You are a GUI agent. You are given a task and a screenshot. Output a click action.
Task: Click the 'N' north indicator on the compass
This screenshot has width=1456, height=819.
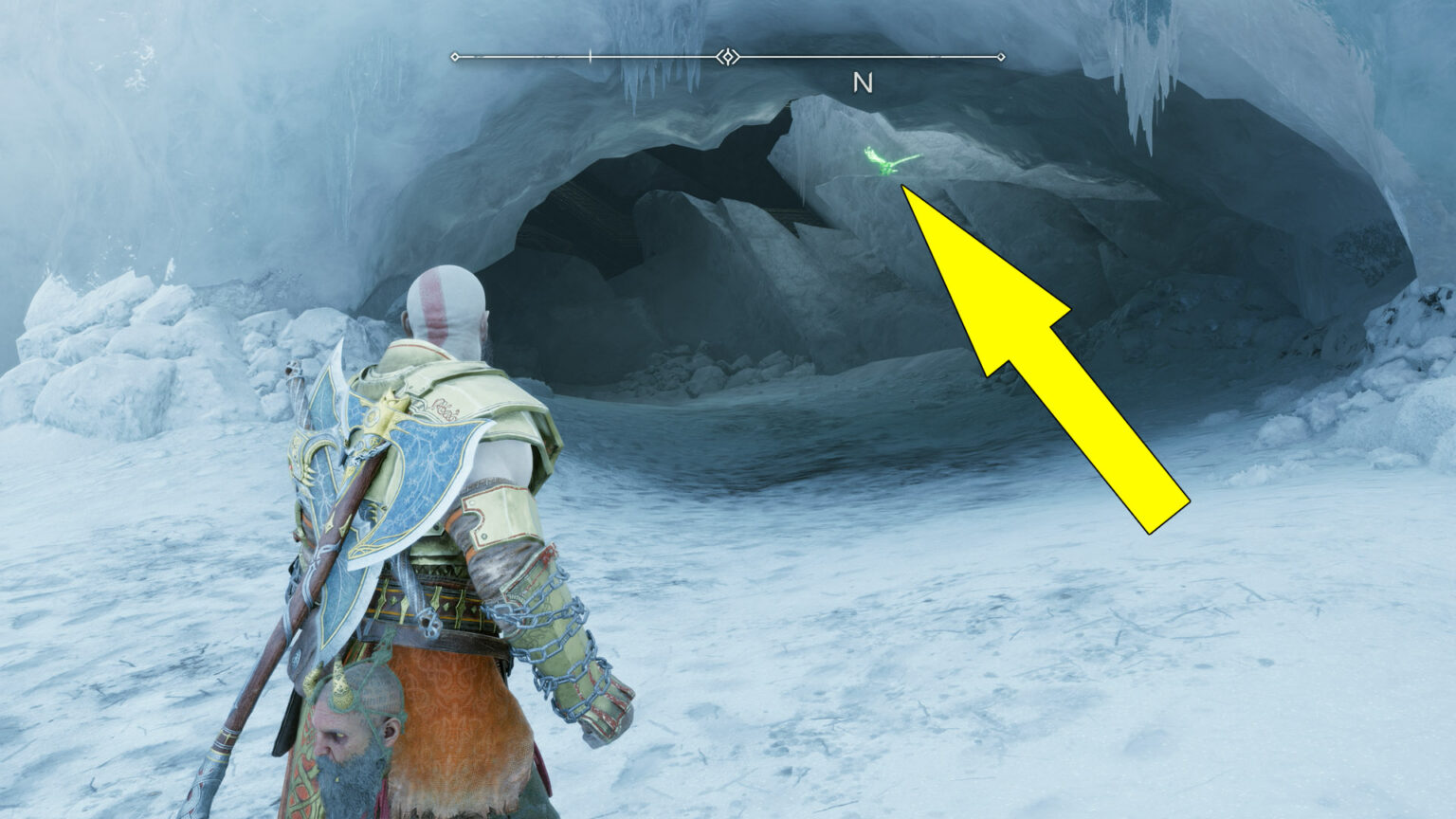[862, 83]
